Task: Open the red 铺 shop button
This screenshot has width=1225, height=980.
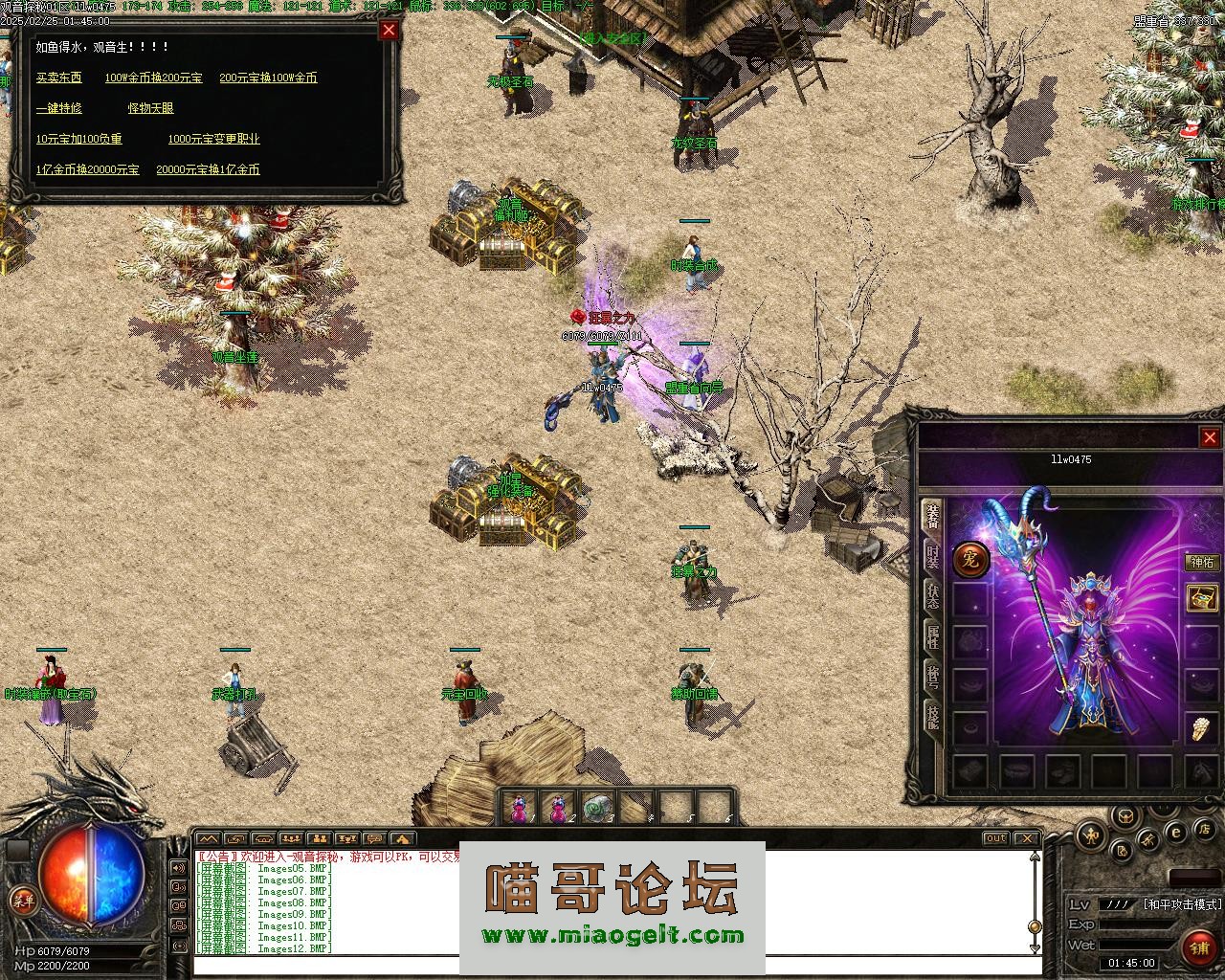Action: [x=1198, y=947]
